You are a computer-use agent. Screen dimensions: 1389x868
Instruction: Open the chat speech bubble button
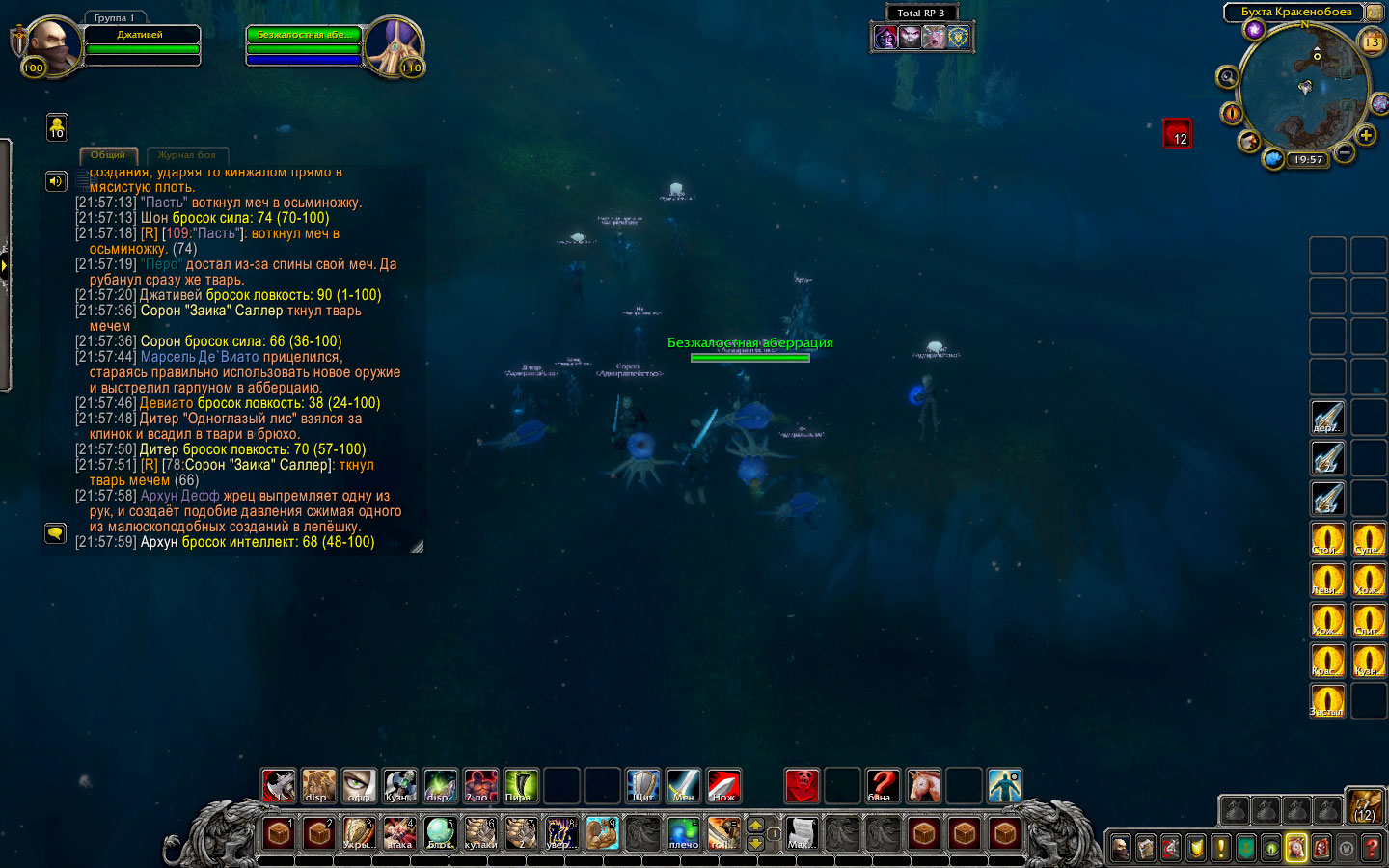(55, 532)
